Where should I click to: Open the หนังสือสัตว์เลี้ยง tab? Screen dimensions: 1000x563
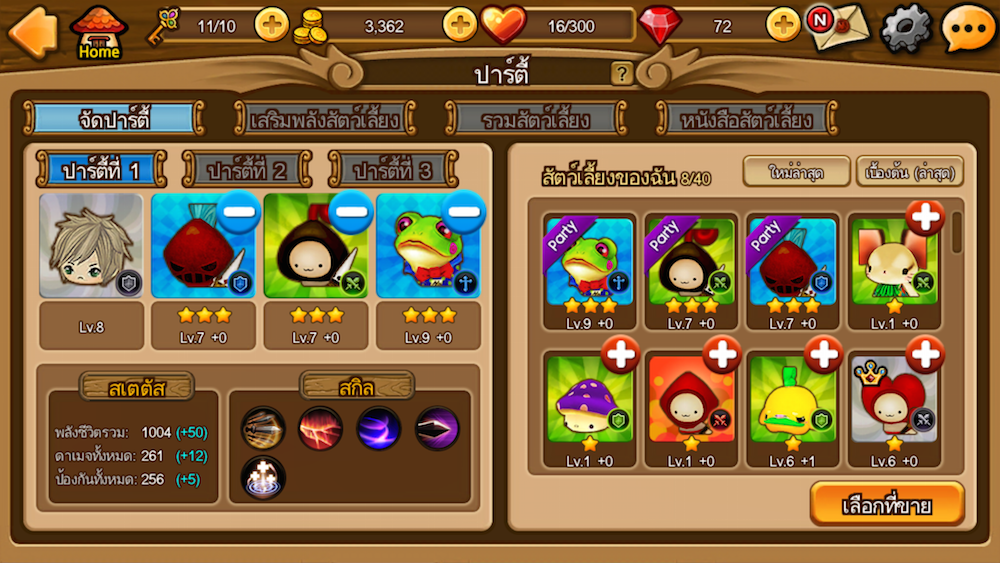(x=747, y=120)
